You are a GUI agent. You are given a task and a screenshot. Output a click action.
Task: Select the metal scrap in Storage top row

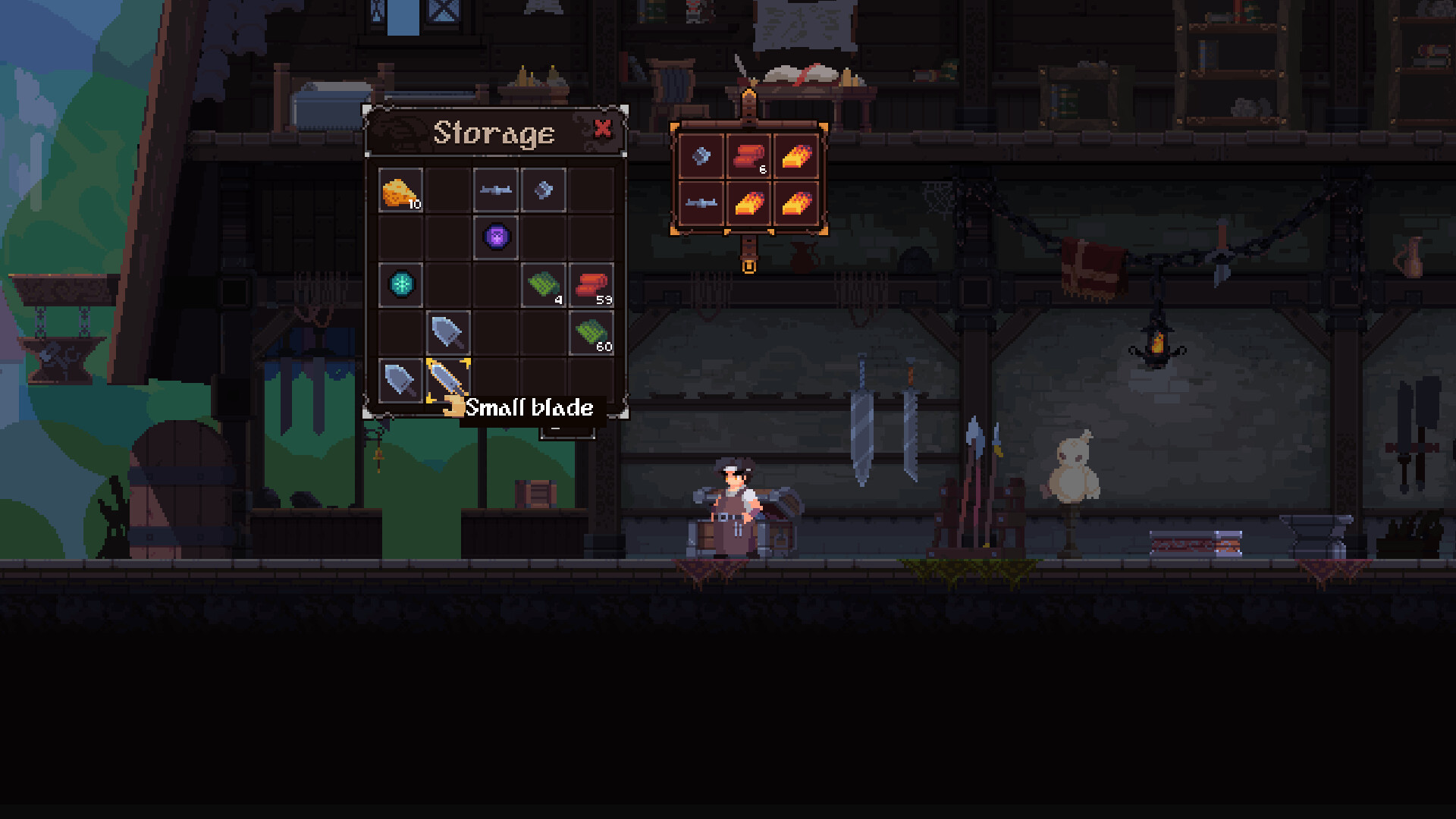pyautogui.click(x=543, y=190)
